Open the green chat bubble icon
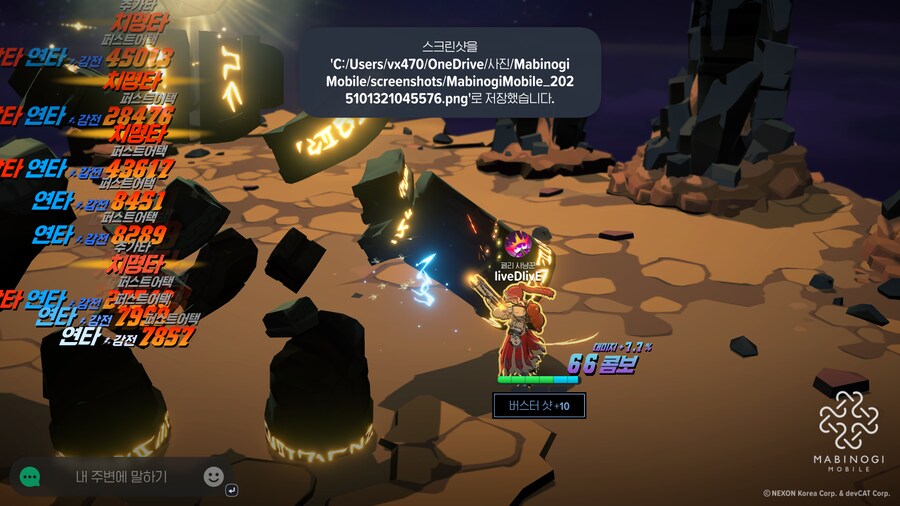 [x=30, y=477]
